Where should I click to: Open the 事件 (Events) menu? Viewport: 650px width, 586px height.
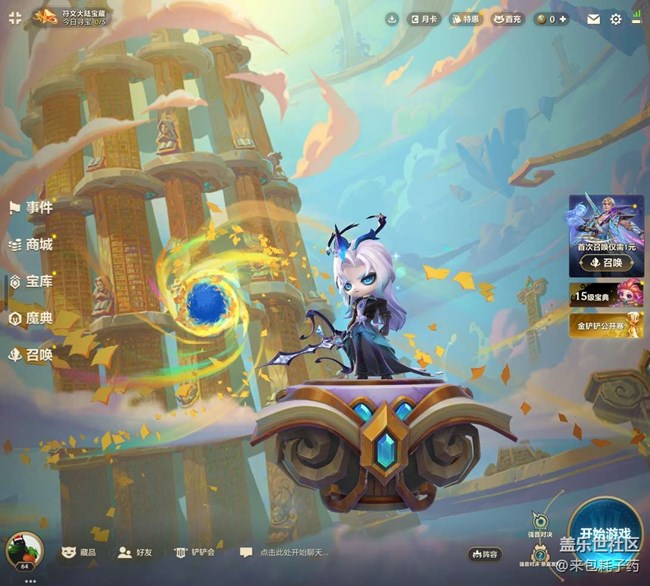[31, 208]
